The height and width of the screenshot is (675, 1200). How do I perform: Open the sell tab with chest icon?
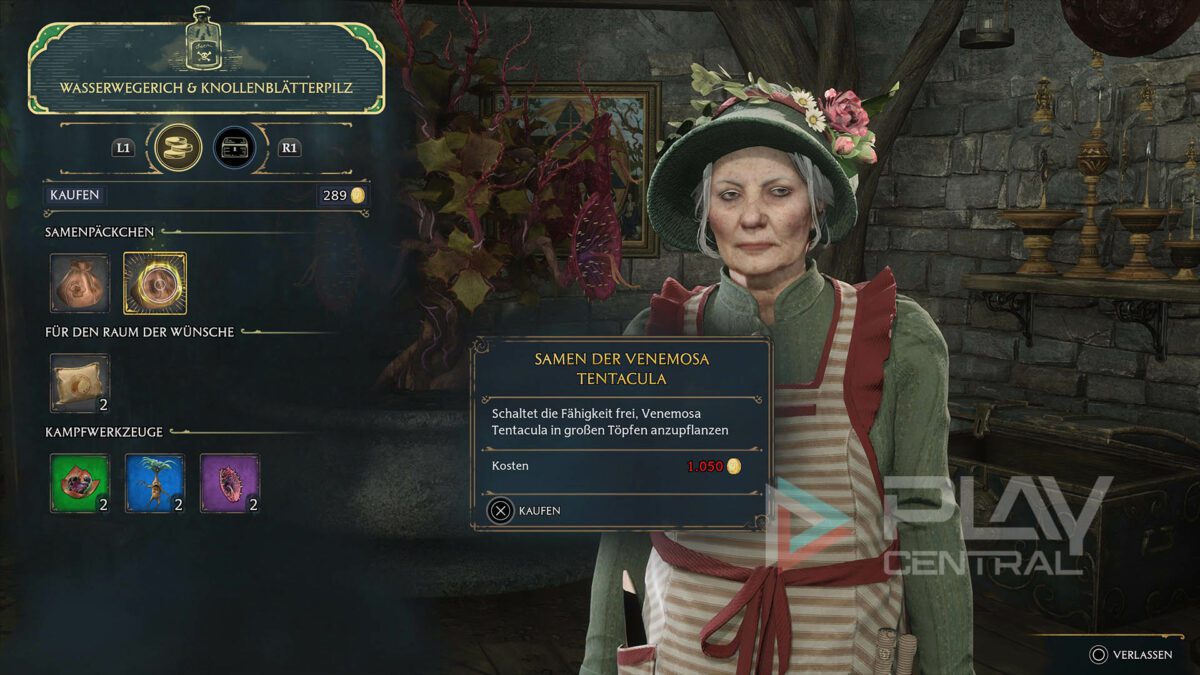tap(234, 148)
